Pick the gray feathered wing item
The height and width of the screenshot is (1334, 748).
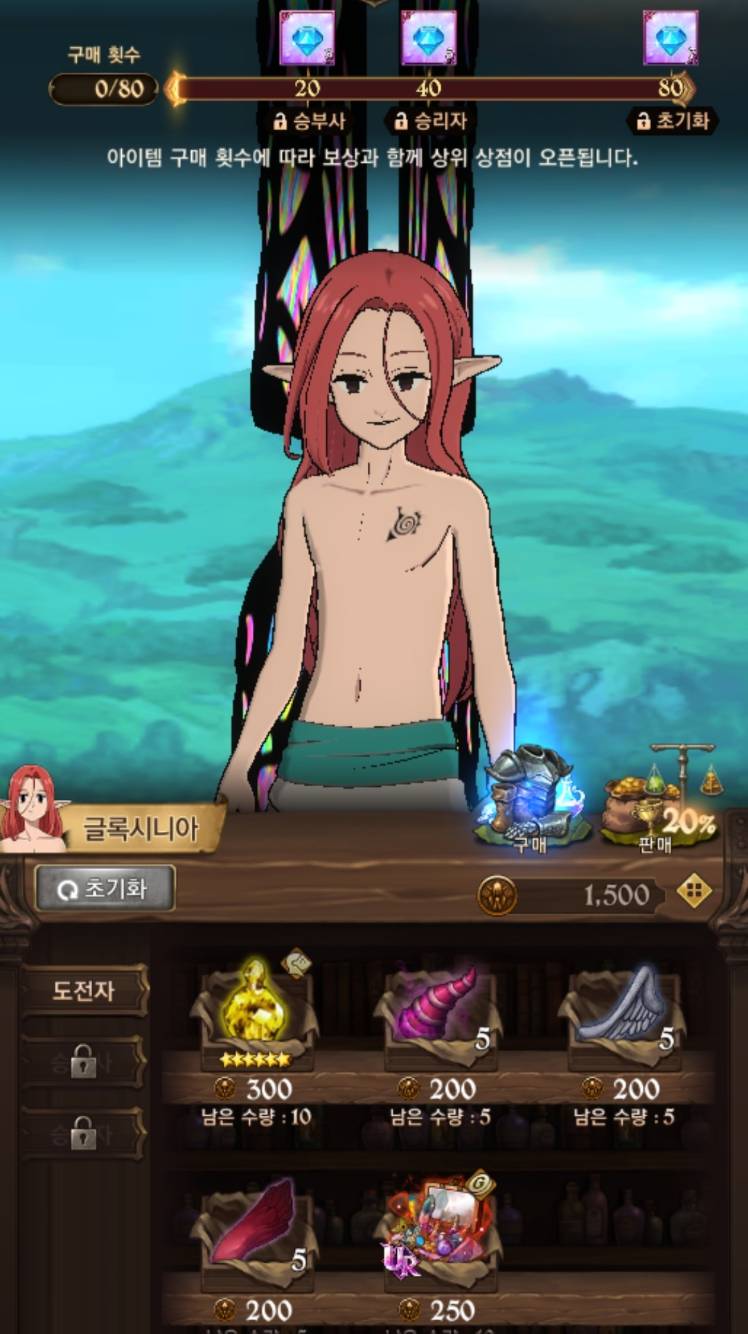coord(622,1010)
